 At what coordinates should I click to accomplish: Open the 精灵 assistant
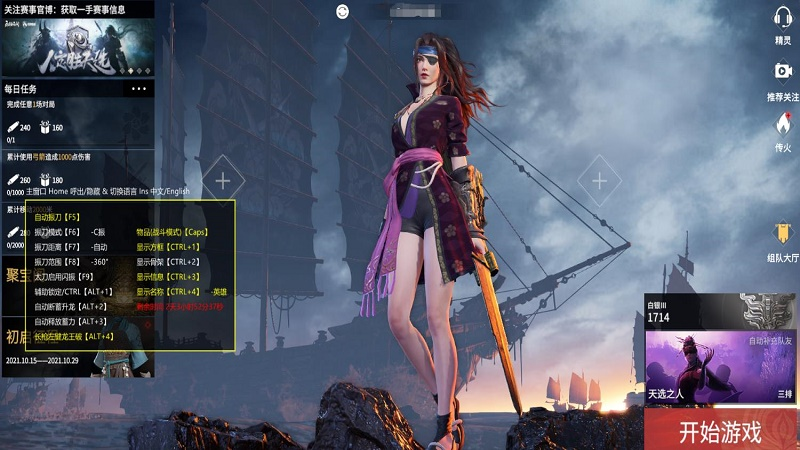[783, 24]
